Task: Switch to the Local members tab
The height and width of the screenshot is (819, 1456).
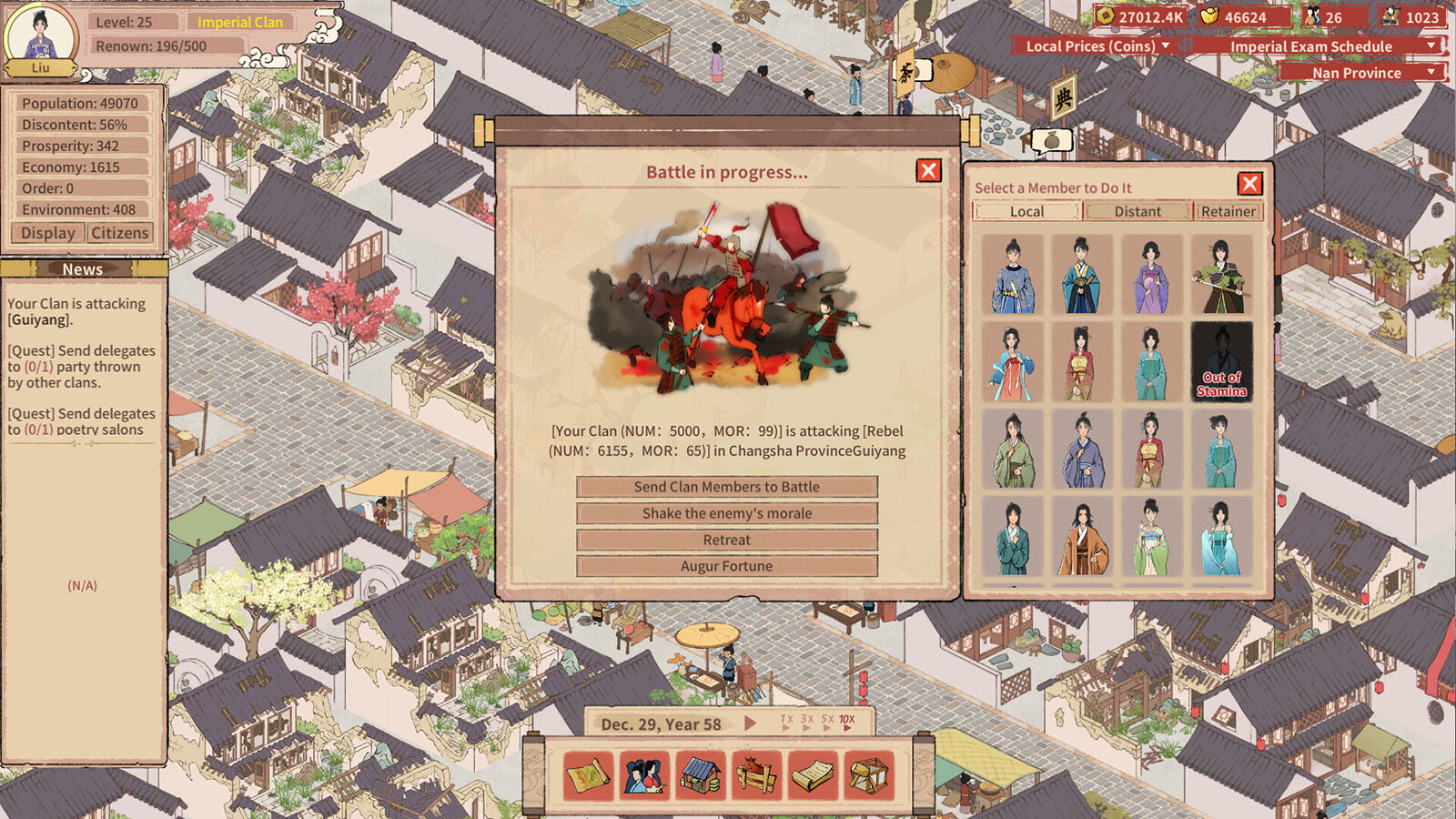Action: pyautogui.click(x=1026, y=211)
